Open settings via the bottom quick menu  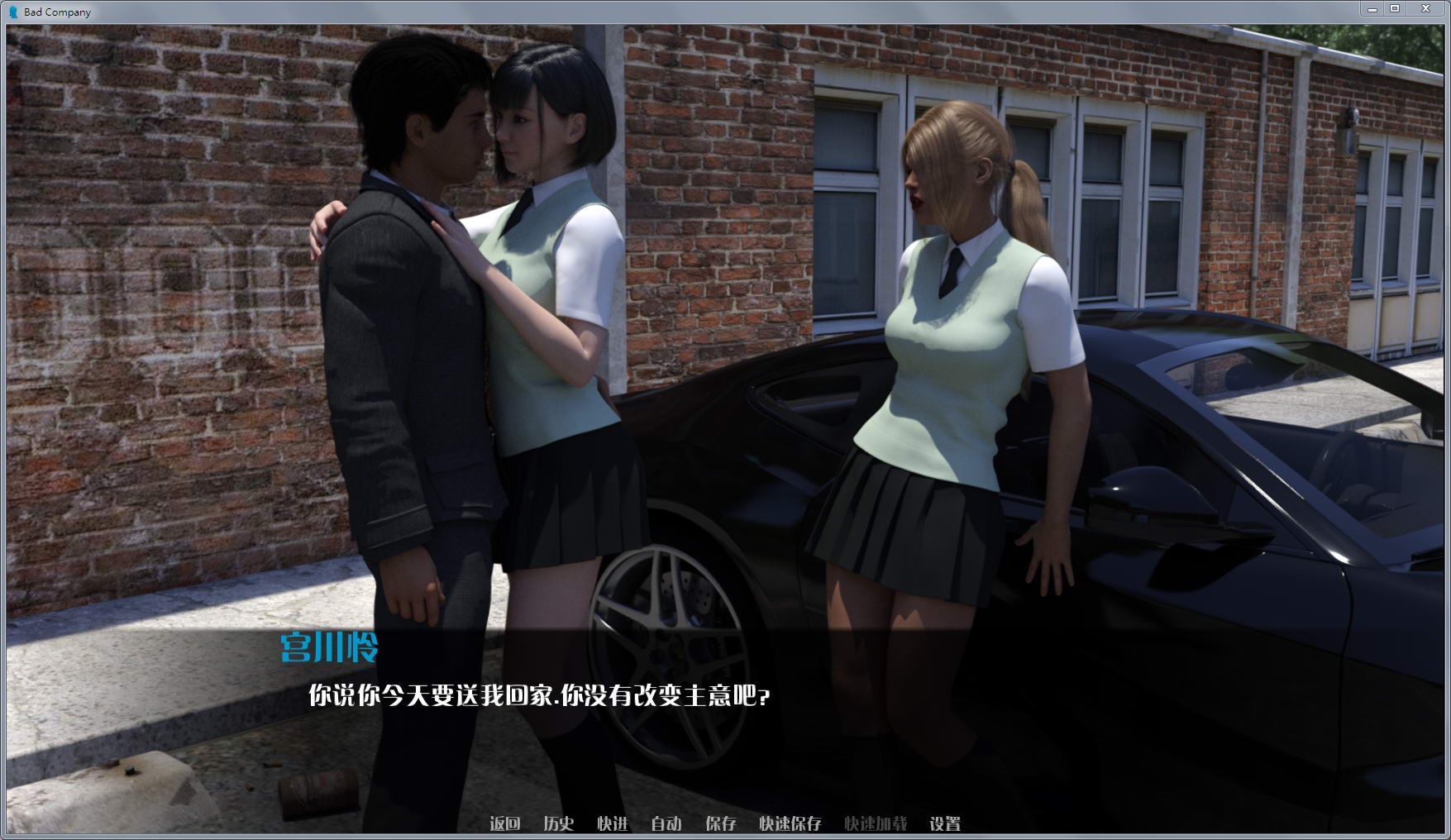(947, 824)
